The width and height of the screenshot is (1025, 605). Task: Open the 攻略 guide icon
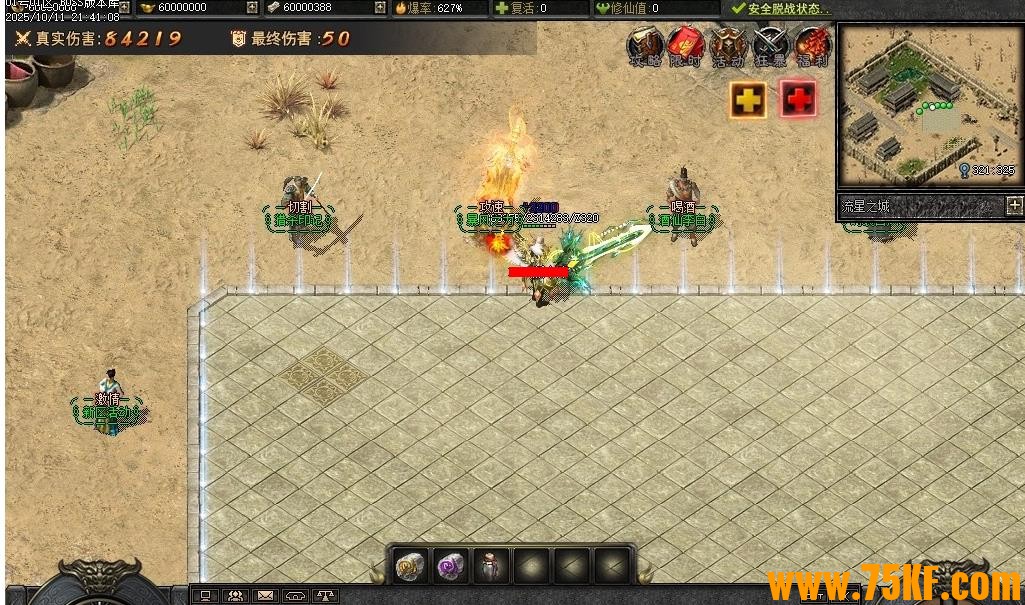pyautogui.click(x=646, y=46)
